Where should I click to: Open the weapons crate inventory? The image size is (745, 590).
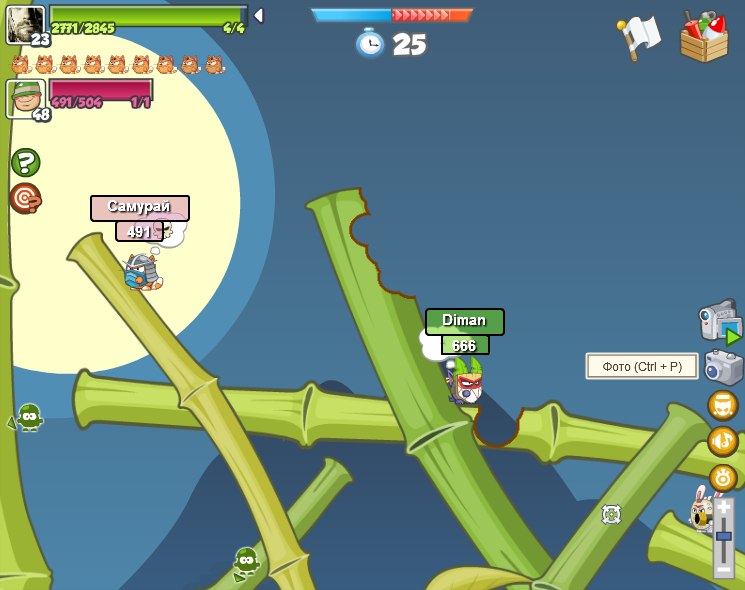tap(704, 38)
